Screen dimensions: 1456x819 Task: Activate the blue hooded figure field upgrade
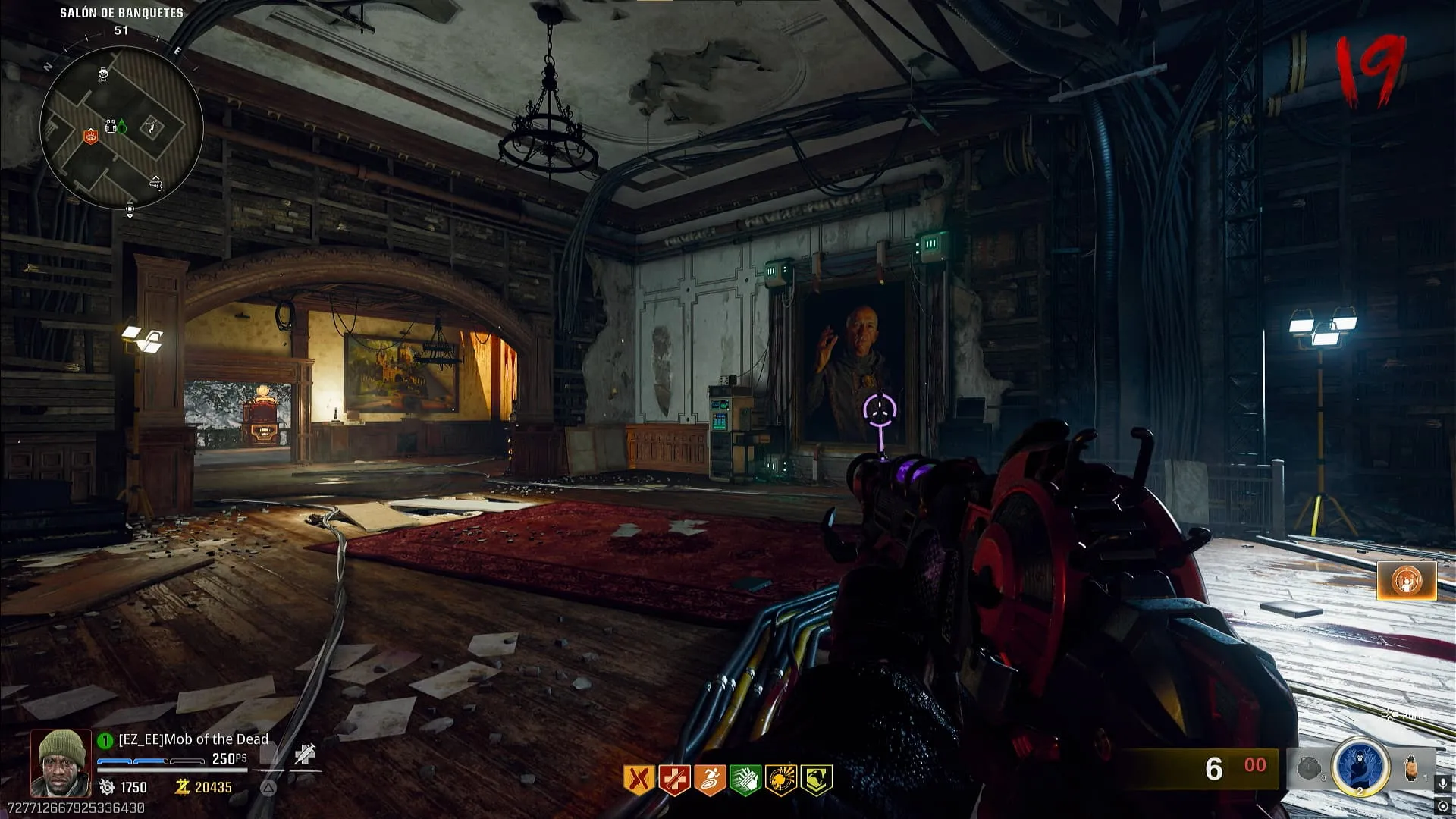pyautogui.click(x=1360, y=768)
